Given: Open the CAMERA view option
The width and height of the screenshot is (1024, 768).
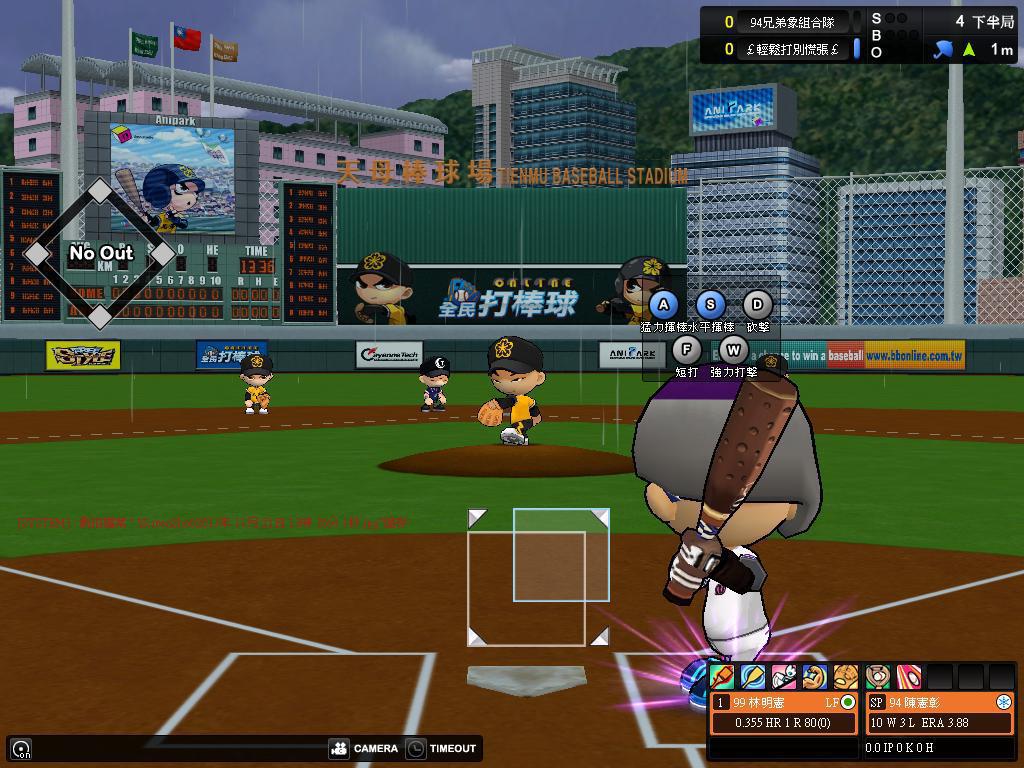Looking at the screenshot, I should (364, 748).
